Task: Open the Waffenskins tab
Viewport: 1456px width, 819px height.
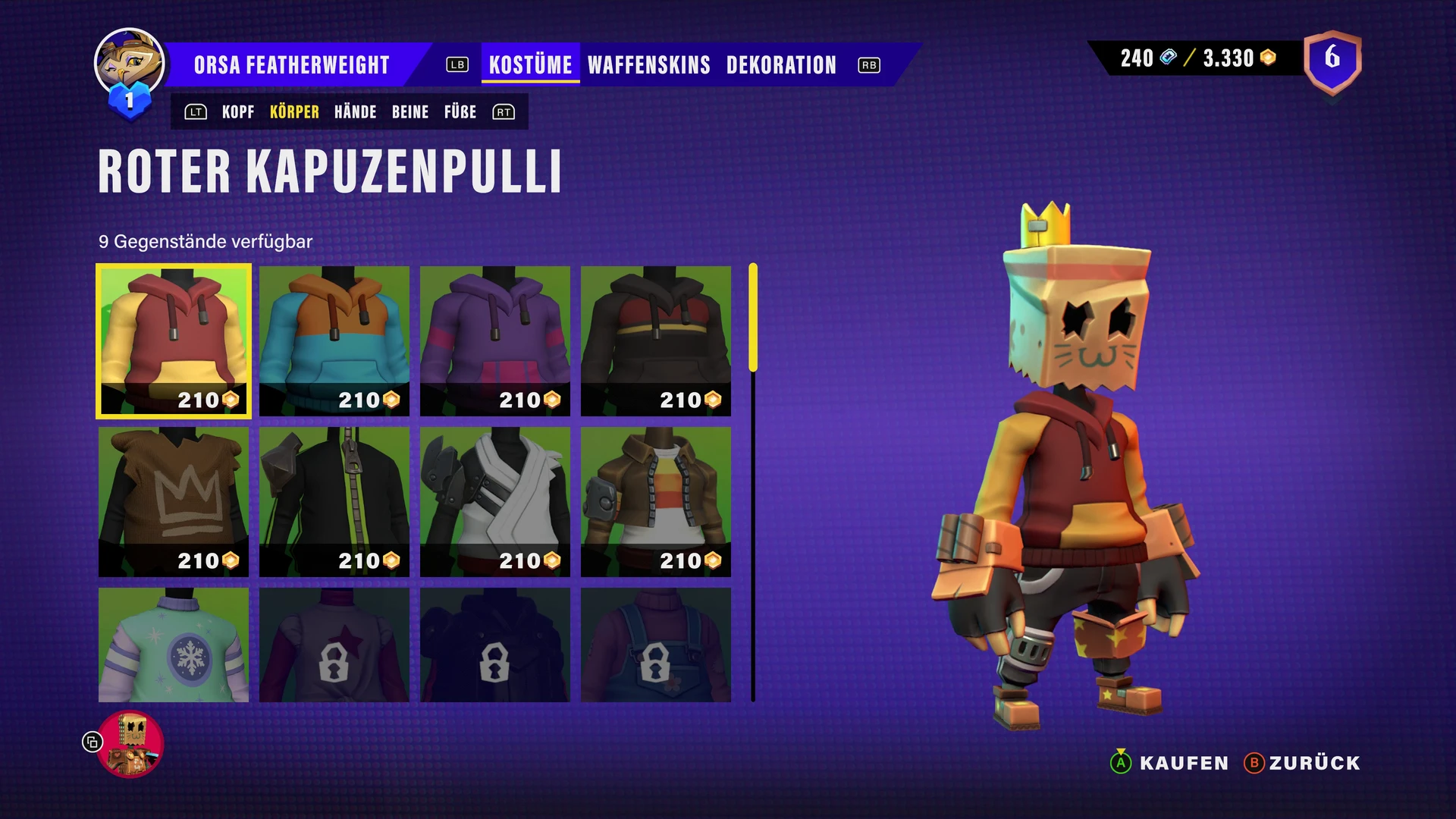Action: pyautogui.click(x=648, y=65)
